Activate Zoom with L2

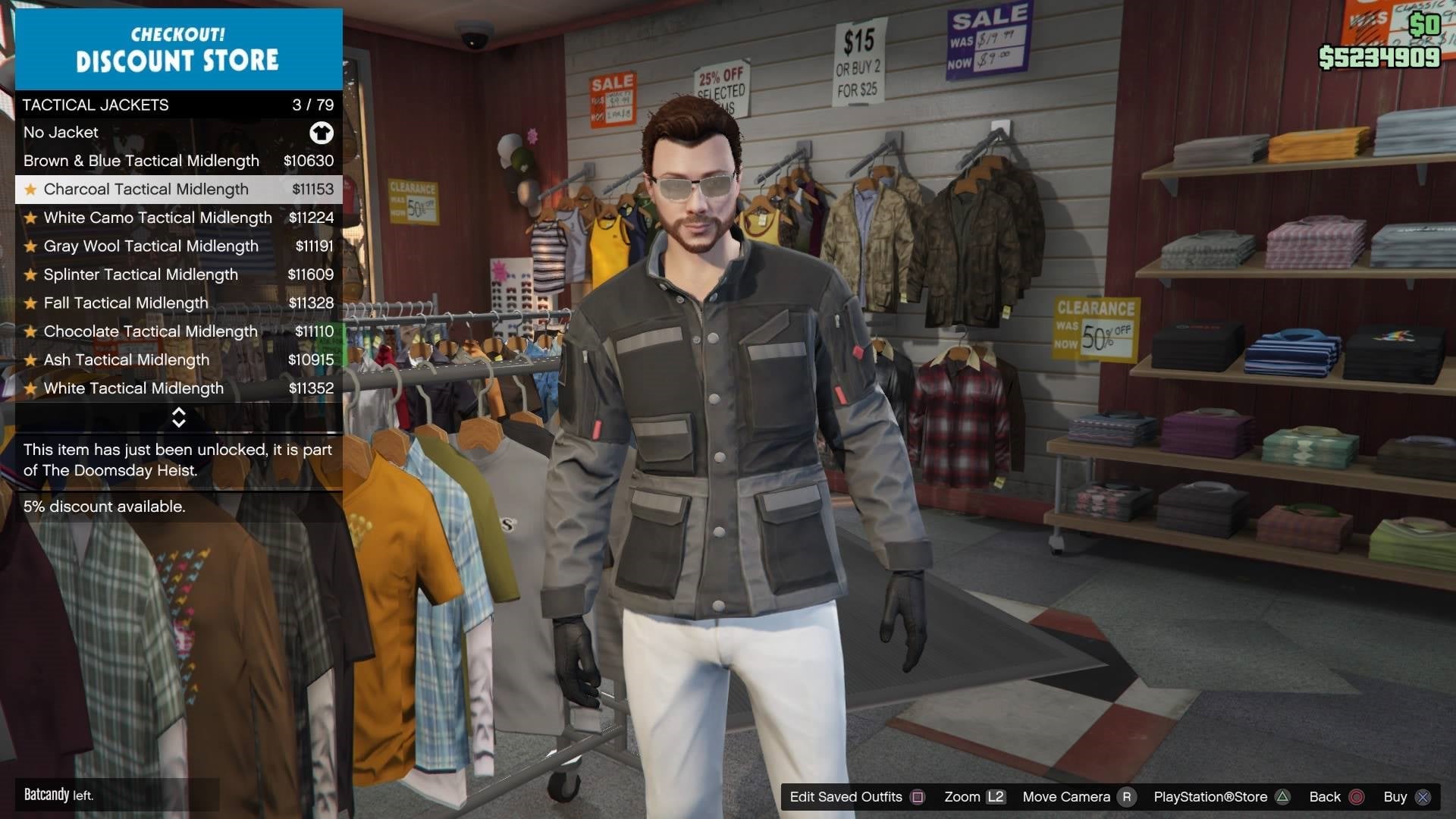[x=997, y=797]
